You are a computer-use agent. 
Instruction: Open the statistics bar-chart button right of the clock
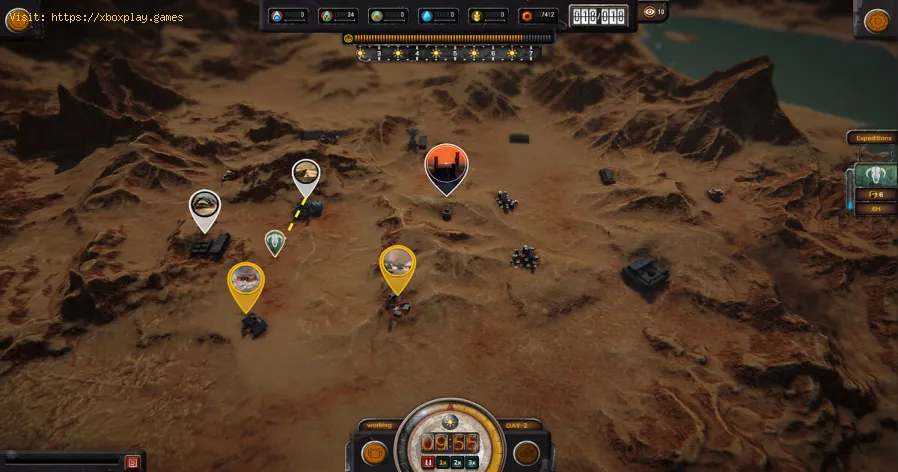tap(527, 453)
